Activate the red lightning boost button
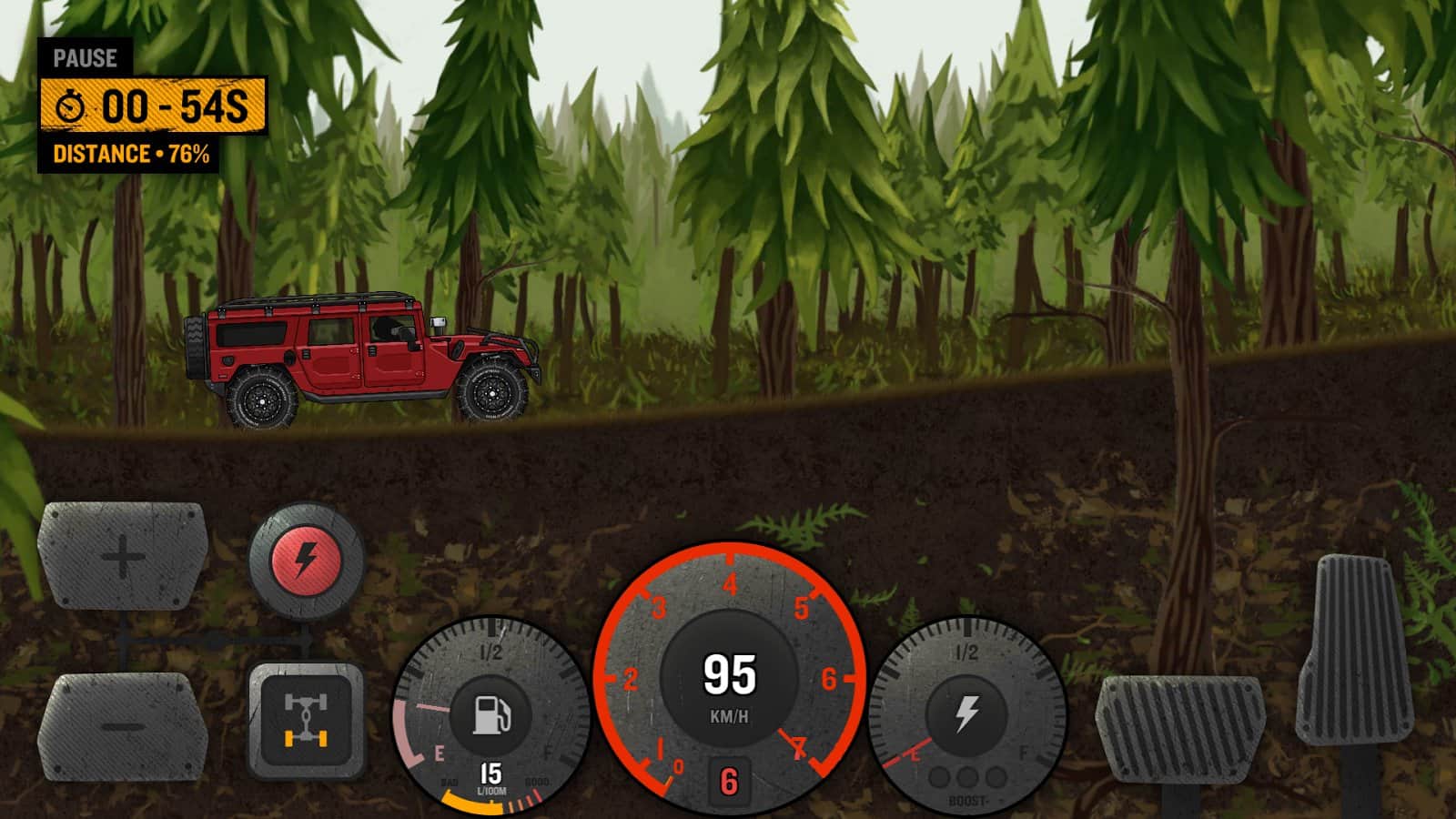 (307, 560)
